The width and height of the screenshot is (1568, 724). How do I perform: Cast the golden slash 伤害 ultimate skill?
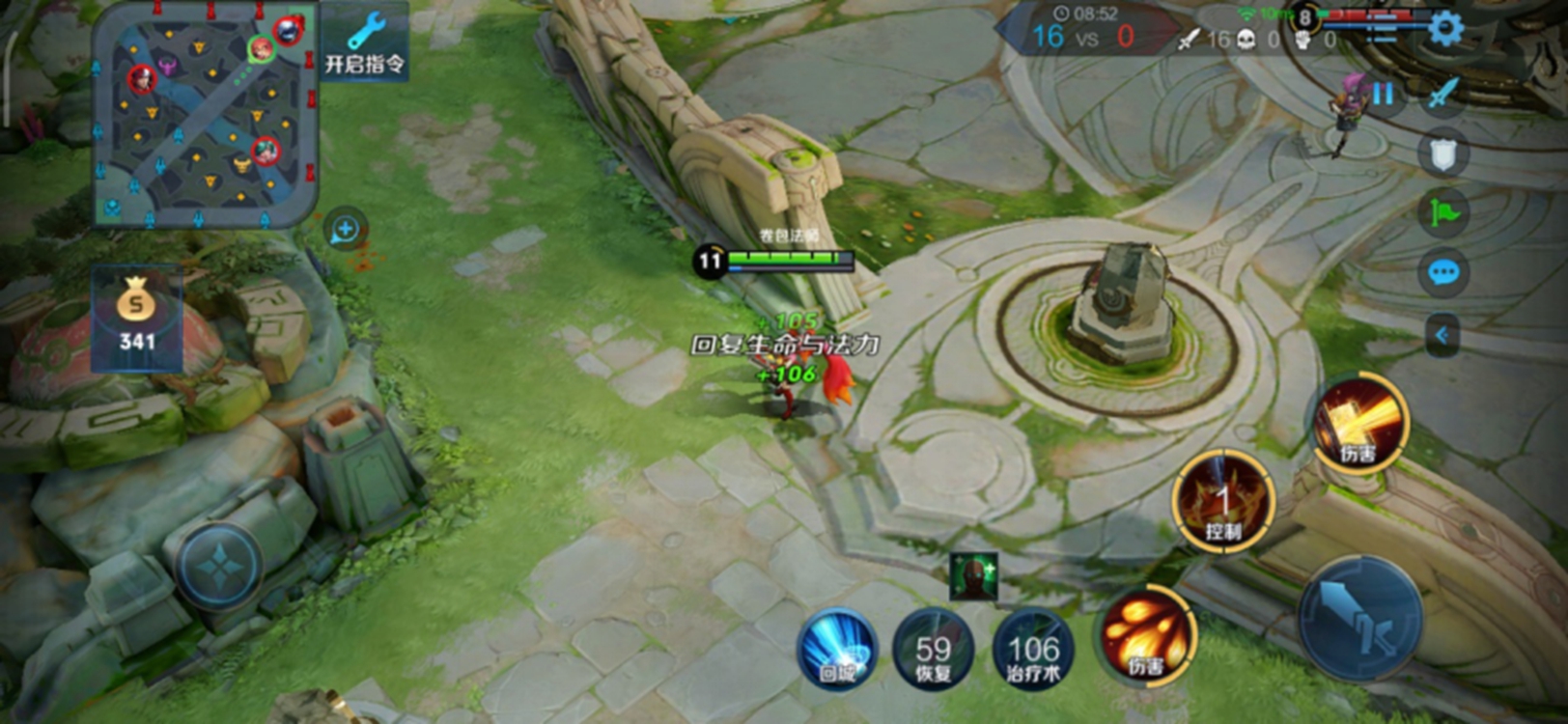coord(1360,424)
